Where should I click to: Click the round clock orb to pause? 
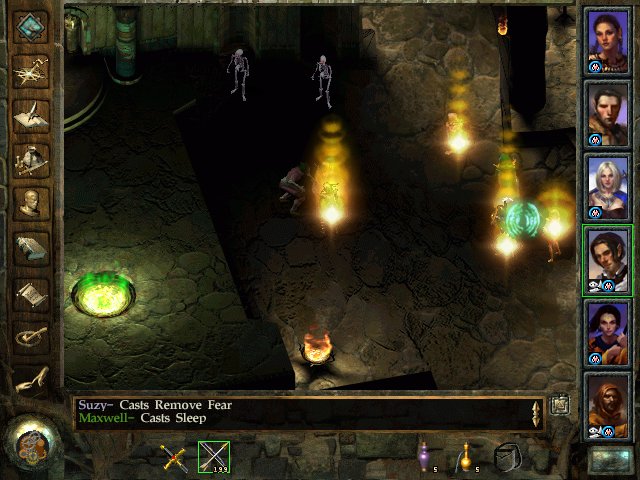click(30, 445)
